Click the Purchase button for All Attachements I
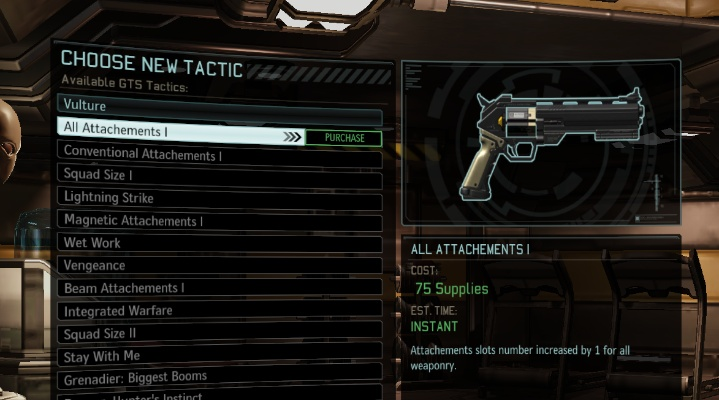The height and width of the screenshot is (400, 719). pos(344,138)
